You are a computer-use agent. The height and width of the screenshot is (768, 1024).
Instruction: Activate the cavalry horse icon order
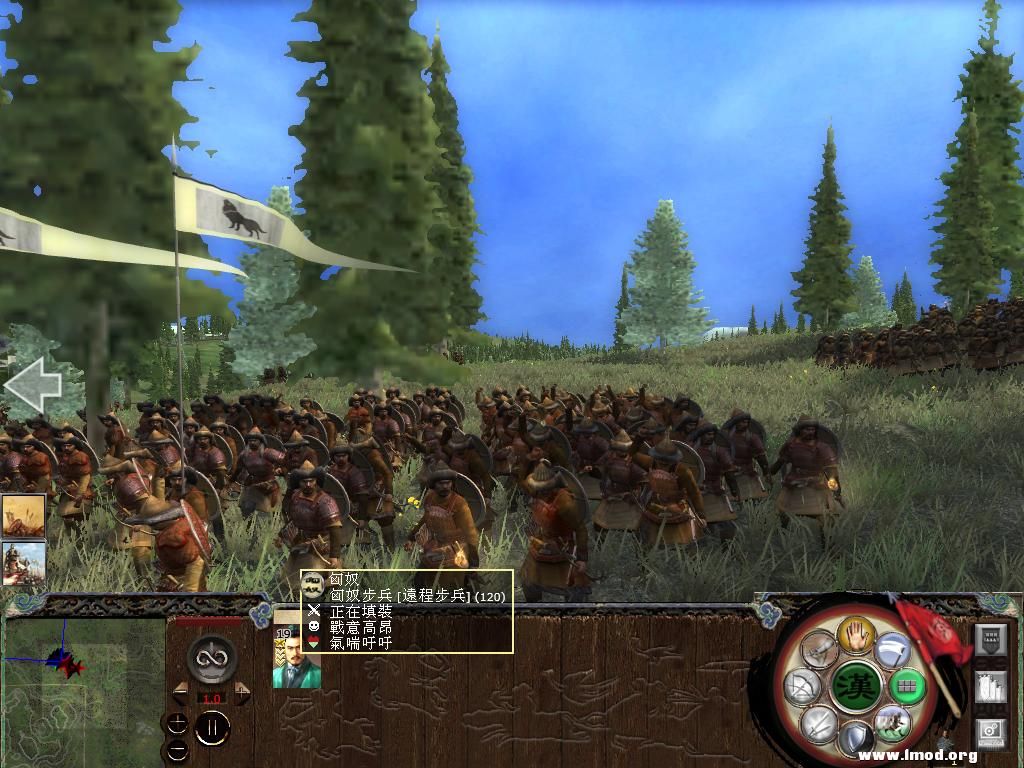(x=892, y=722)
